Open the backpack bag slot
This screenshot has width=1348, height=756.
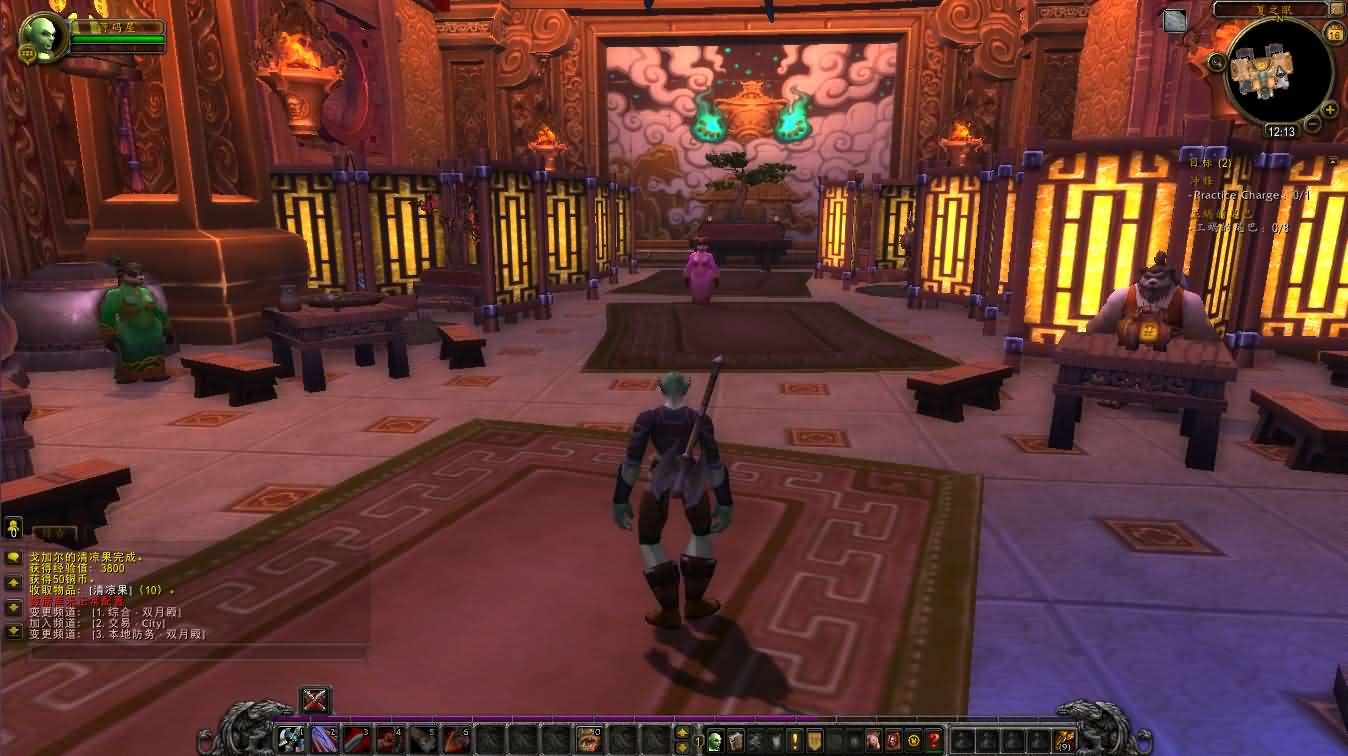tap(1065, 741)
